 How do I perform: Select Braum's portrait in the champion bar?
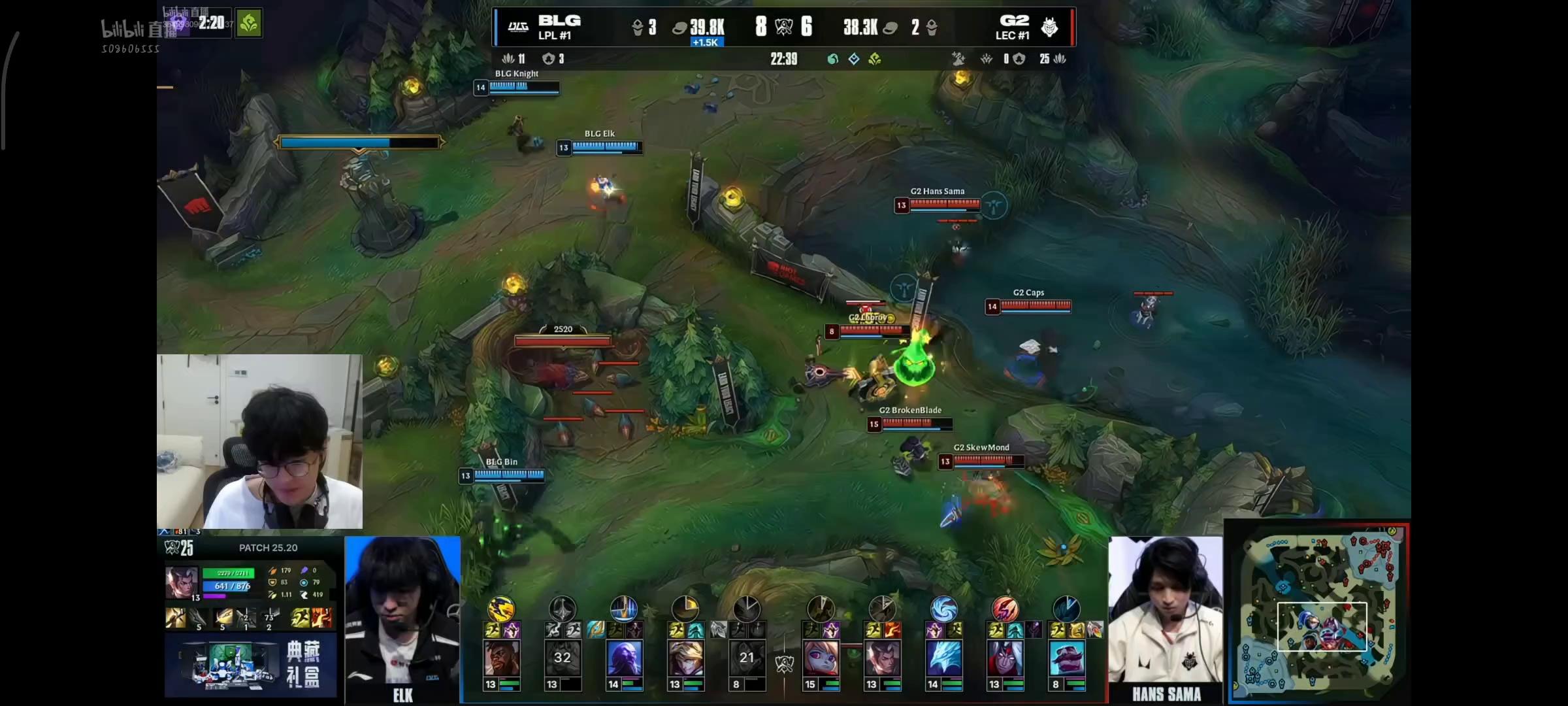point(1066,658)
